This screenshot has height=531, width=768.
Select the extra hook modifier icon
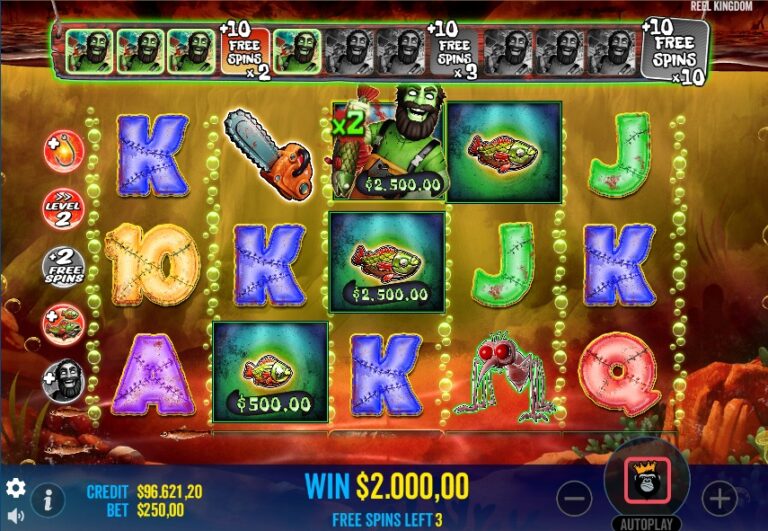64,151
